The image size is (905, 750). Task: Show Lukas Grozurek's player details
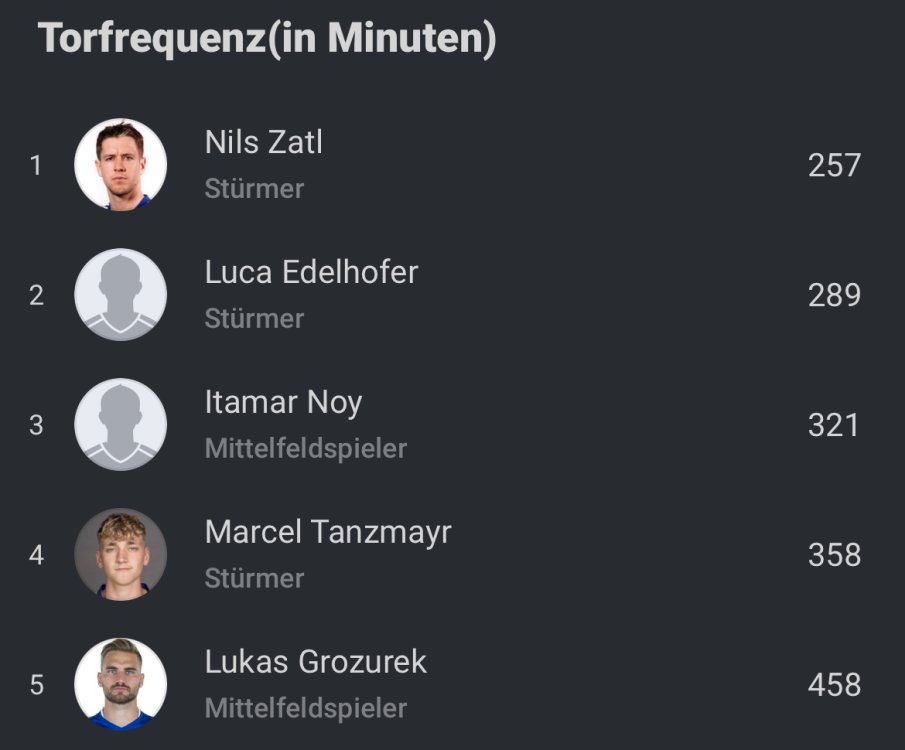315,663
